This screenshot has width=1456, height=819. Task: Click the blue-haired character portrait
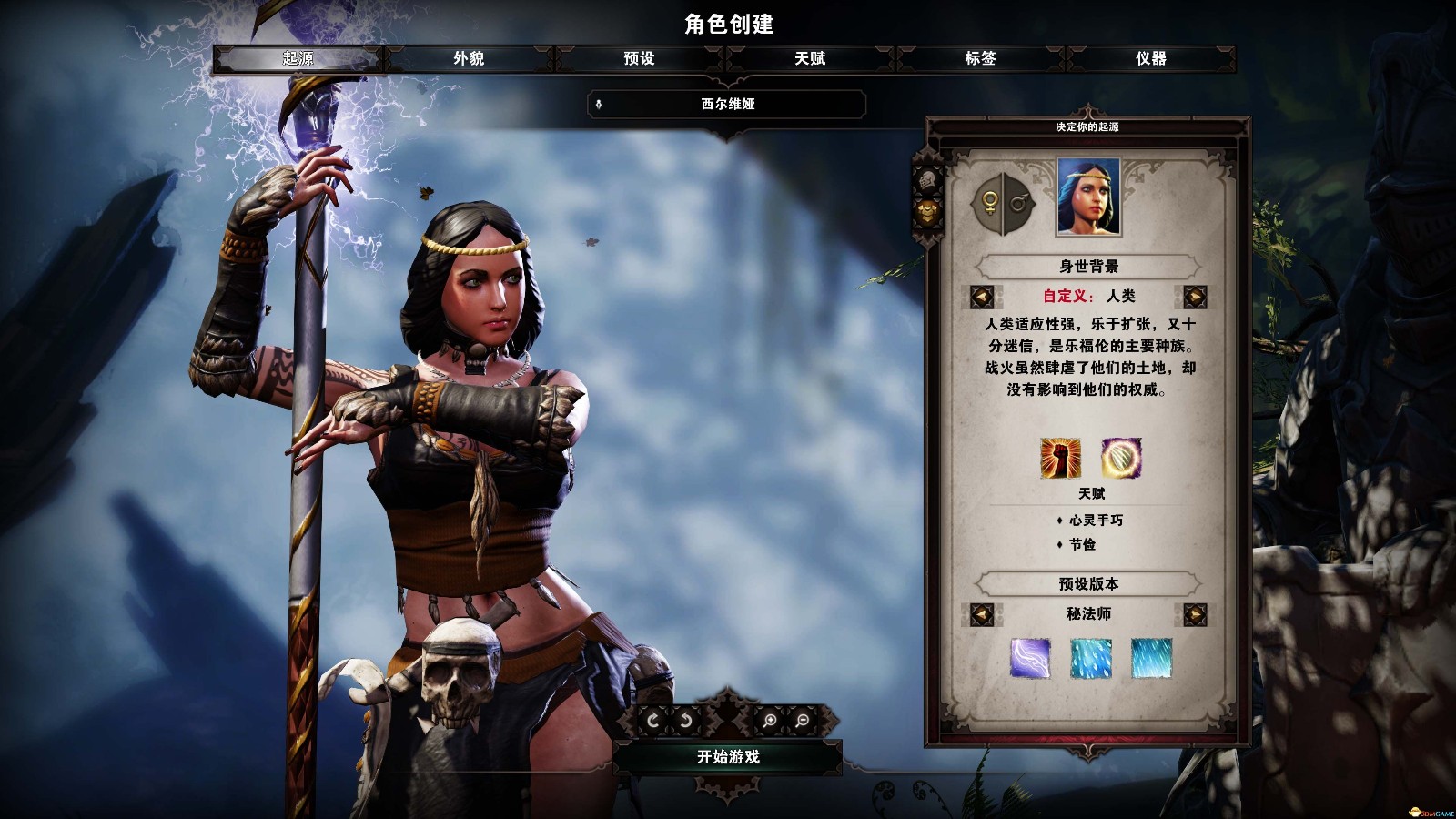coord(1088,197)
